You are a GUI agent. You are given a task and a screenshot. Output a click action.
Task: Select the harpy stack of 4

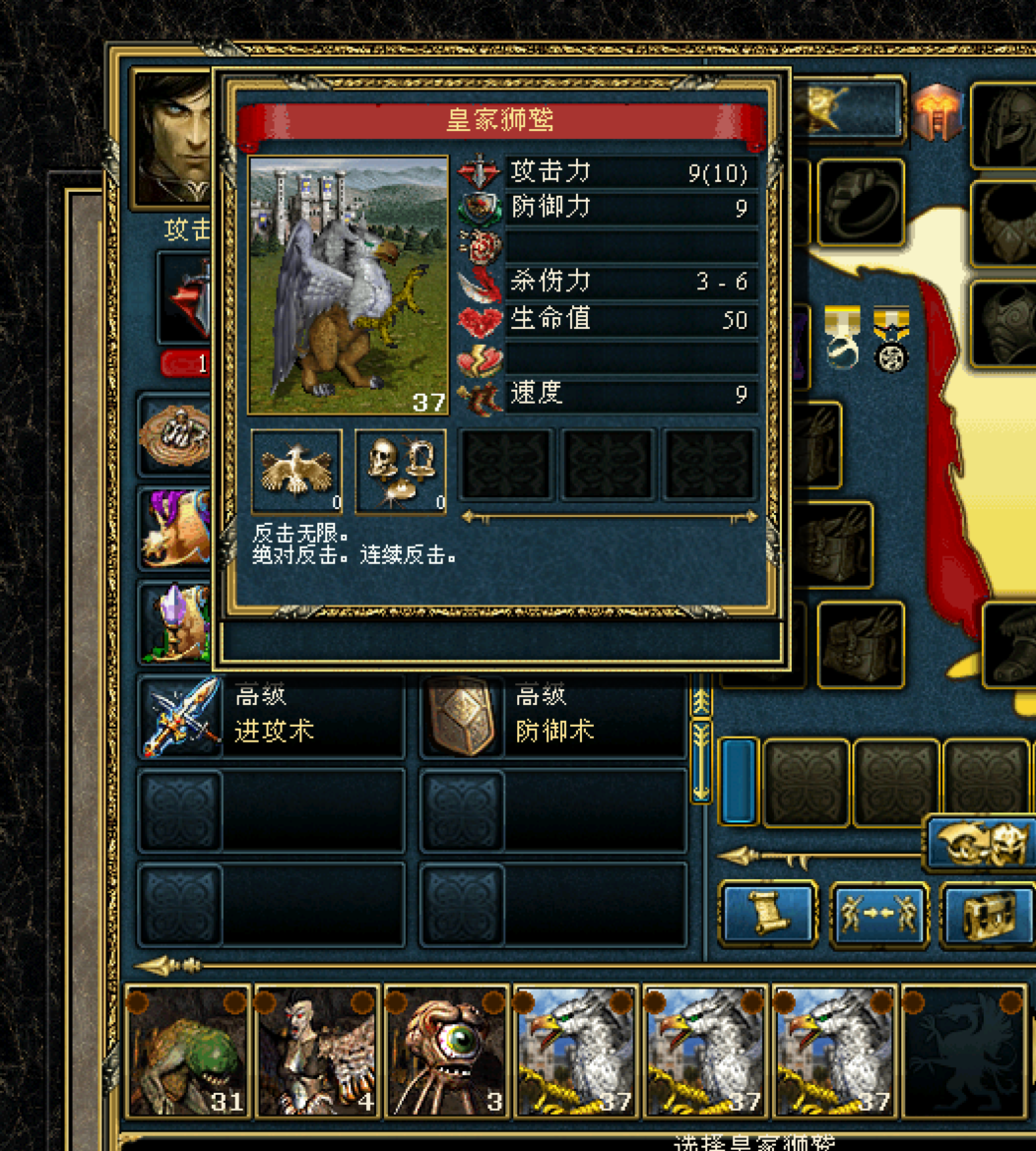[317, 1052]
